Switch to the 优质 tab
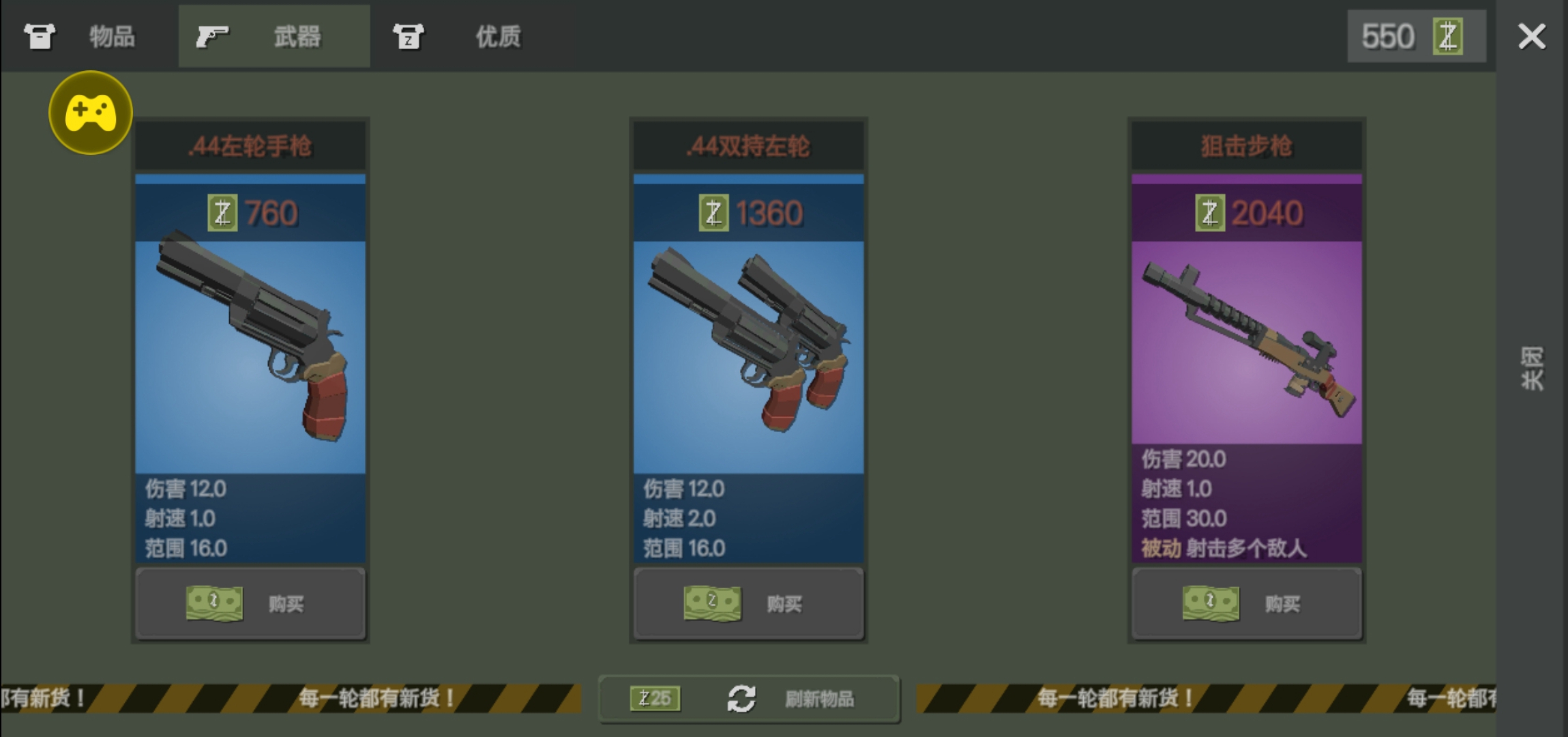Image resolution: width=1568 pixels, height=737 pixels. (x=497, y=35)
